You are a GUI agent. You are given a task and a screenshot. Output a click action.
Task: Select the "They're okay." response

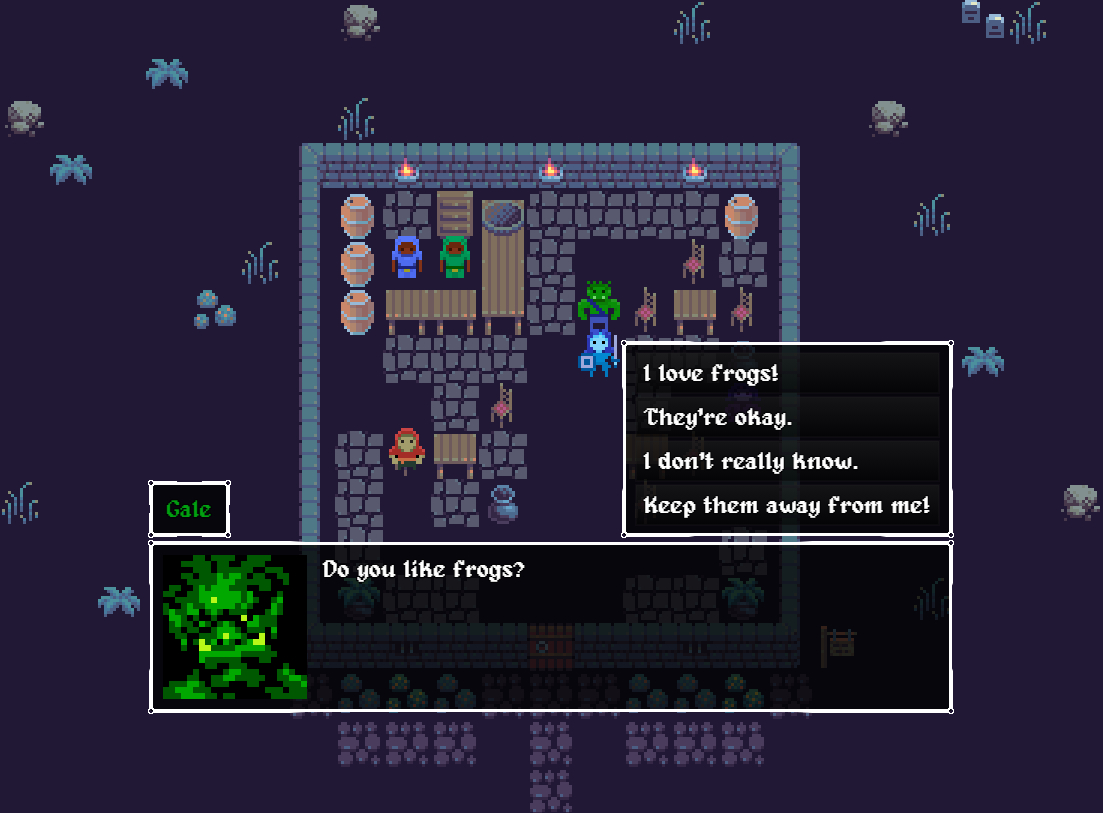tap(787, 417)
